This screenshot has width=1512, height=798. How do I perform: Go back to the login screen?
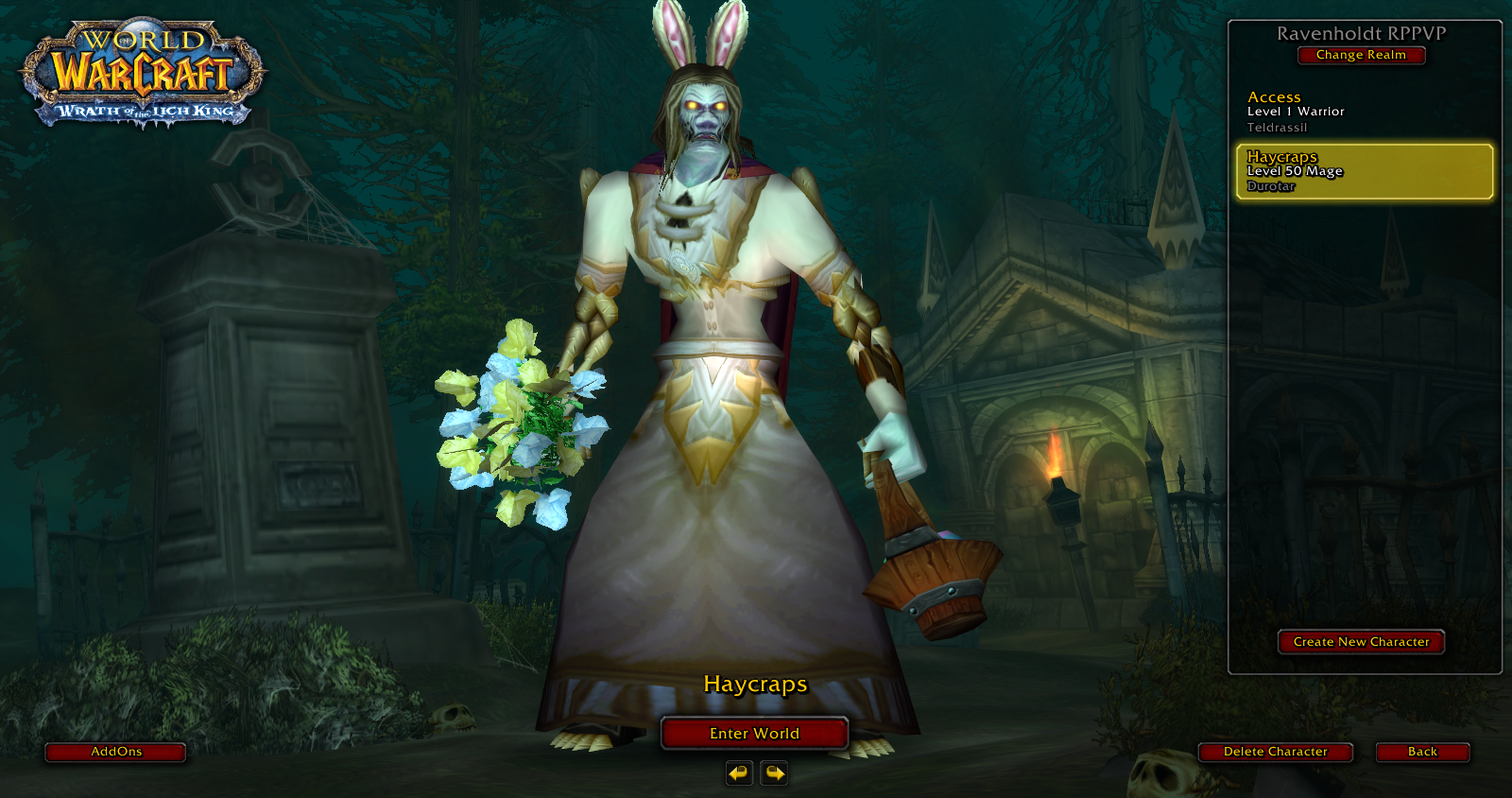pyautogui.click(x=1422, y=752)
